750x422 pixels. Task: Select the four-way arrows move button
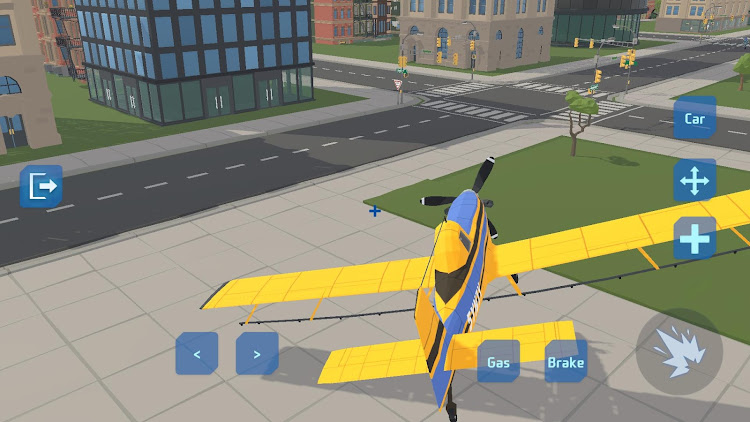coord(694,181)
